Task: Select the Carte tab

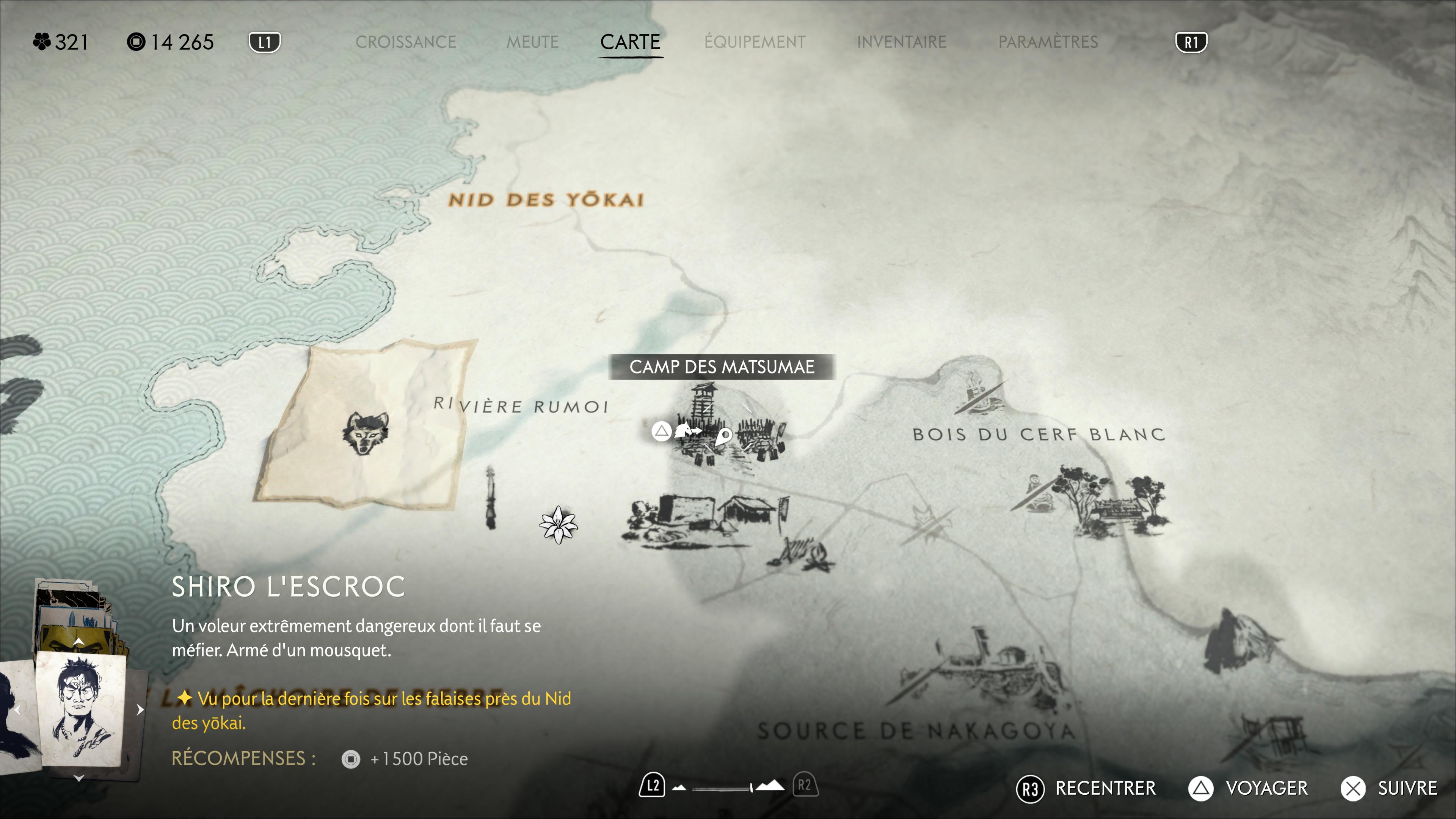Action: point(630,42)
